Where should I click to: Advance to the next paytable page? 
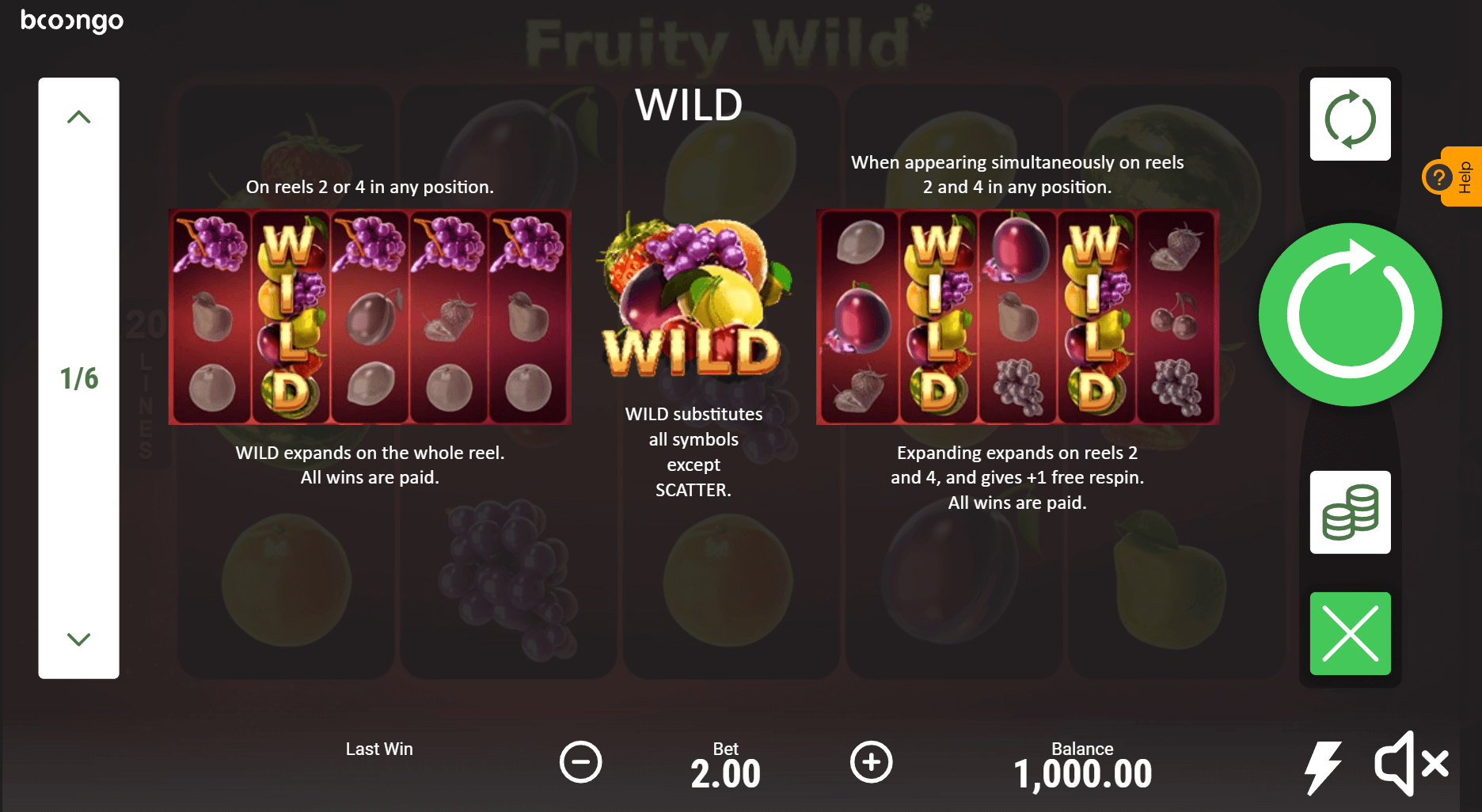(78, 639)
